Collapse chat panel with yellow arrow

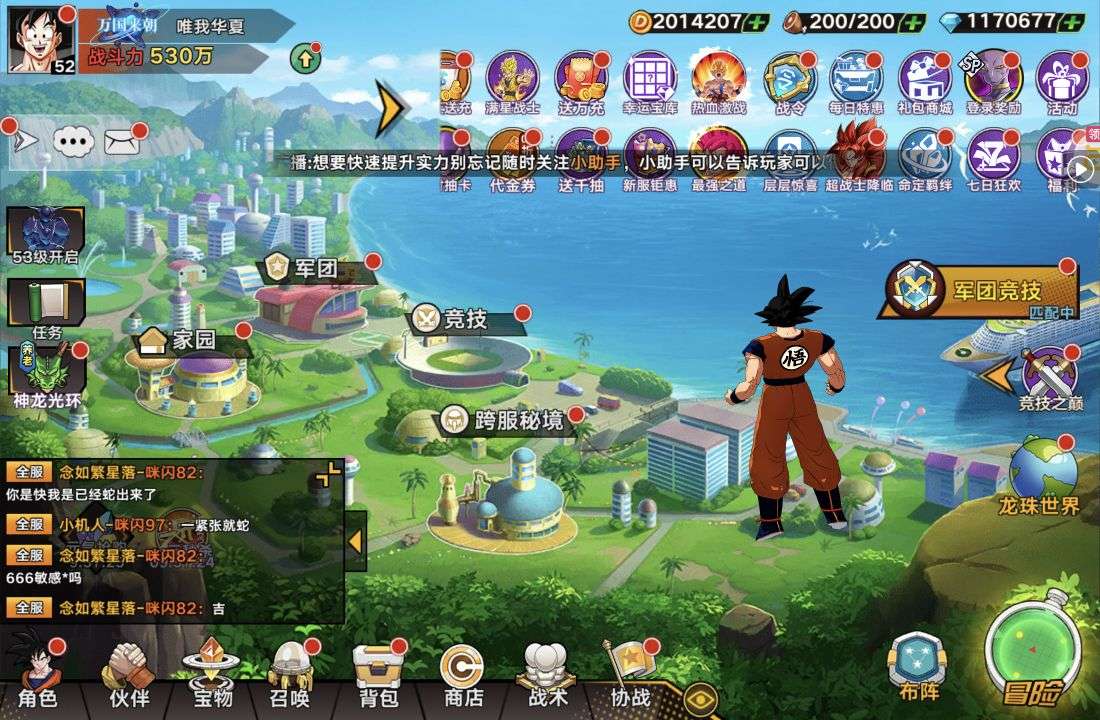click(354, 541)
